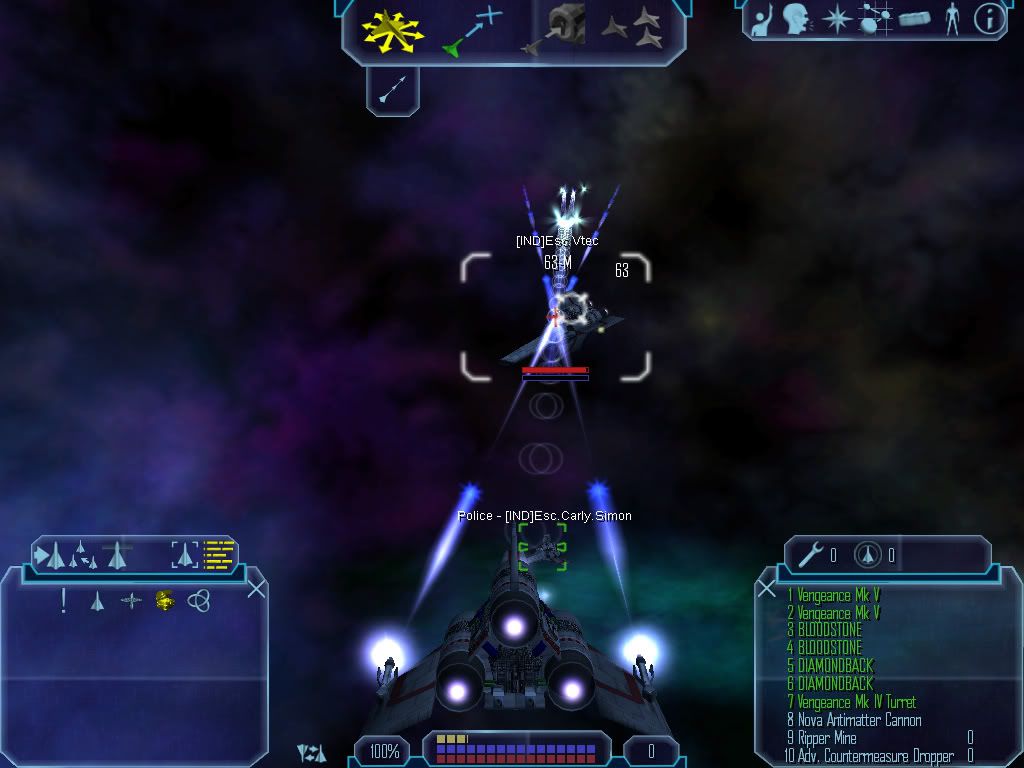Image resolution: width=1024 pixels, height=768 pixels.
Task: Select the formation maneuver with three ships
Action: (x=634, y=29)
